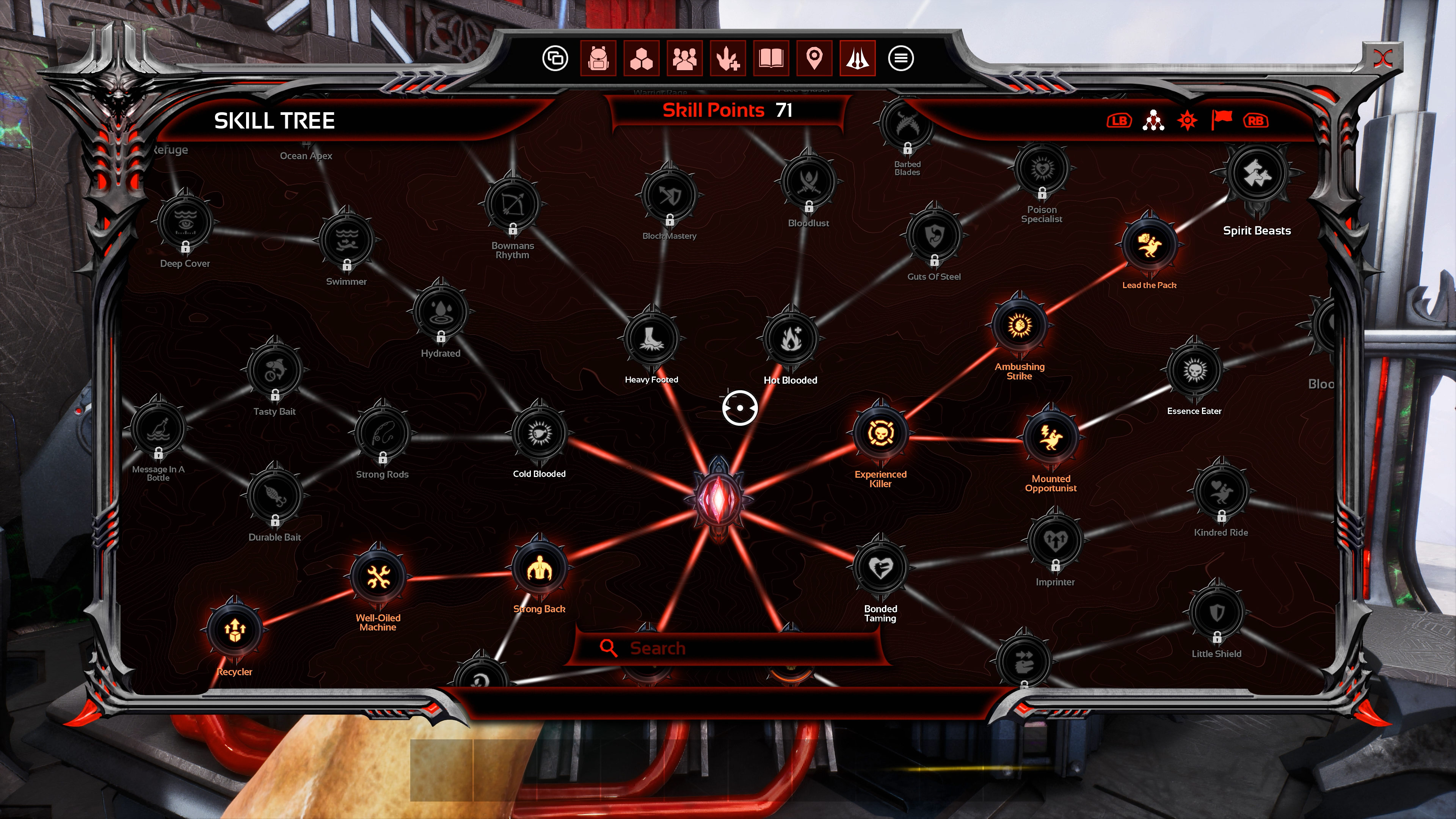Screen dimensions: 1456x819
Task: Pick the Strong Back skill node
Action: point(539,569)
